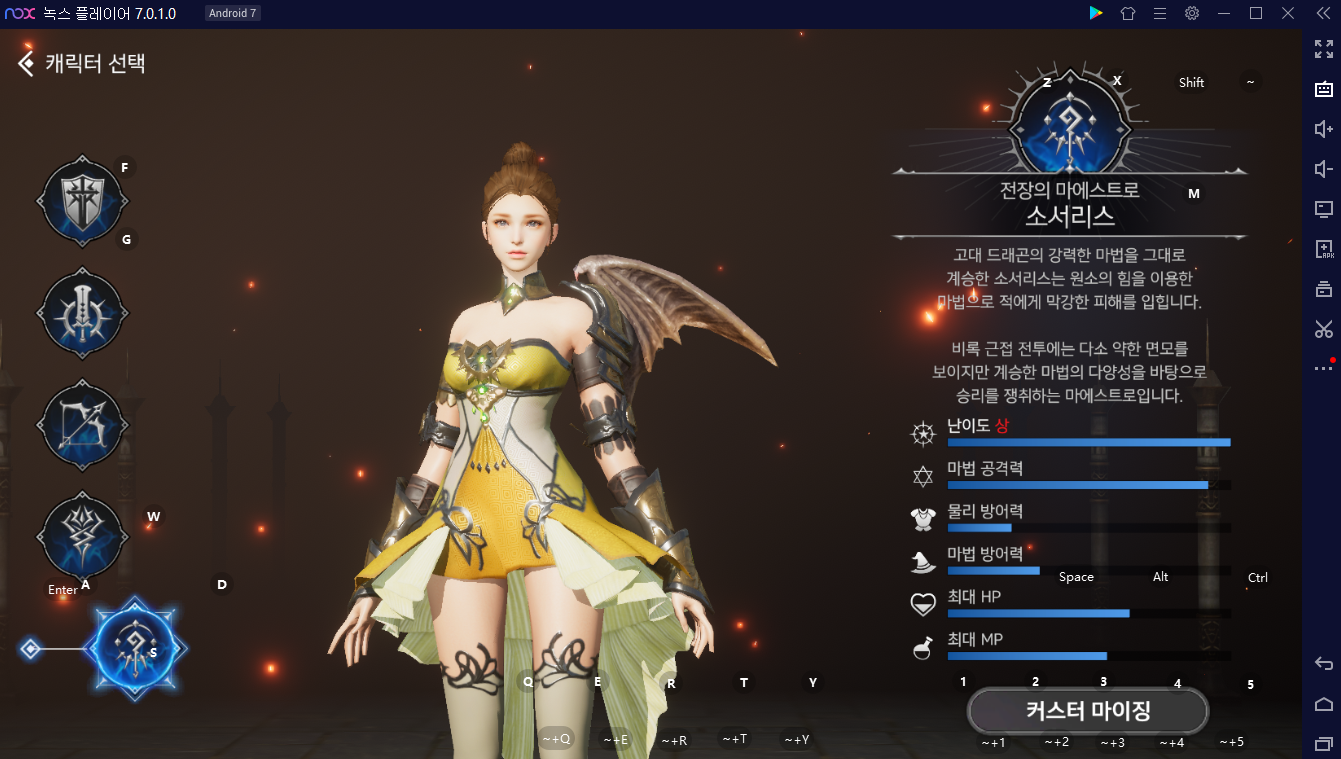Click the 난이도 difficulty progress bar
This screenshot has width=1341, height=759.
pos(1088,441)
